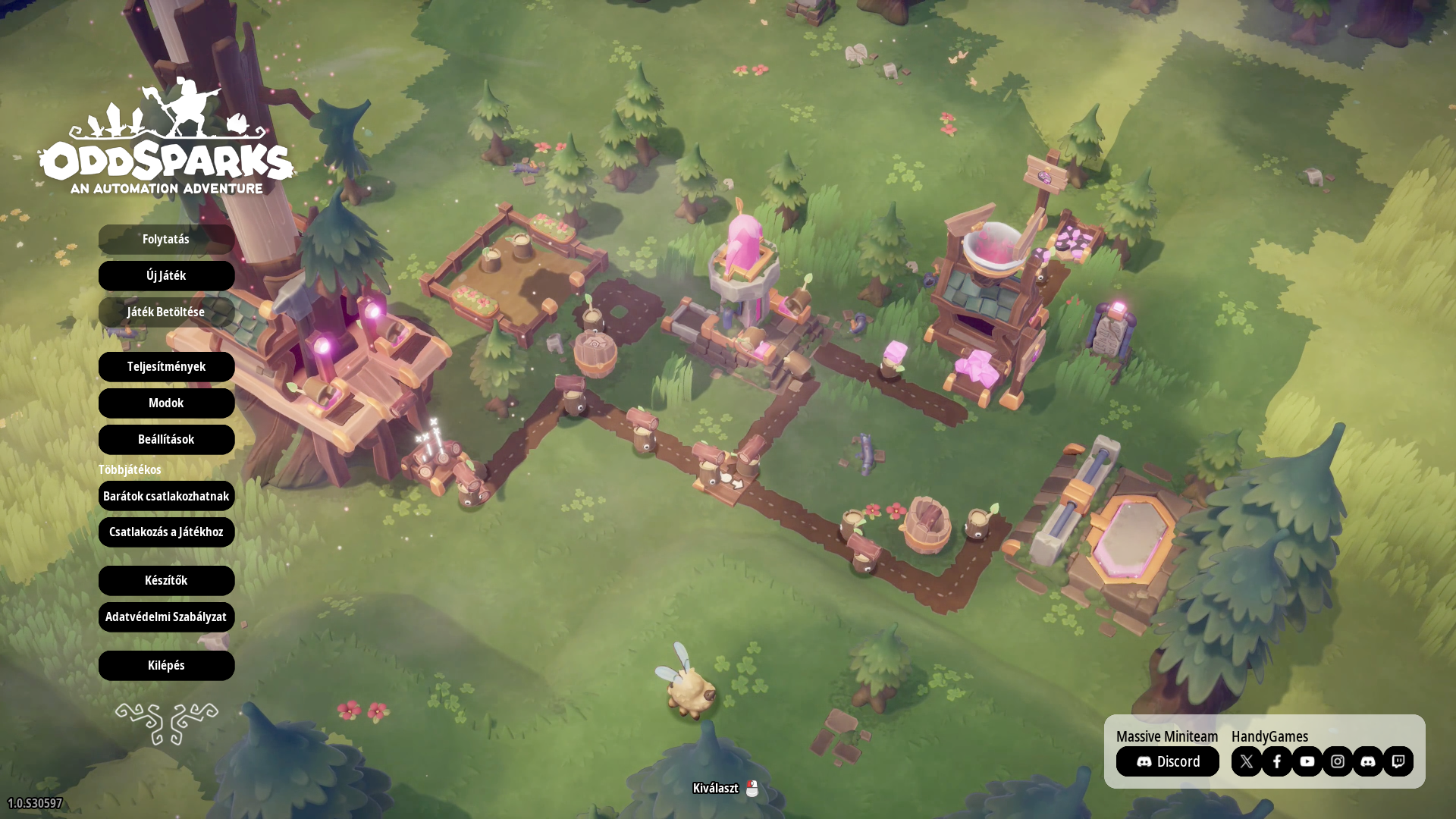Start a new game with Új Játék

point(166,275)
